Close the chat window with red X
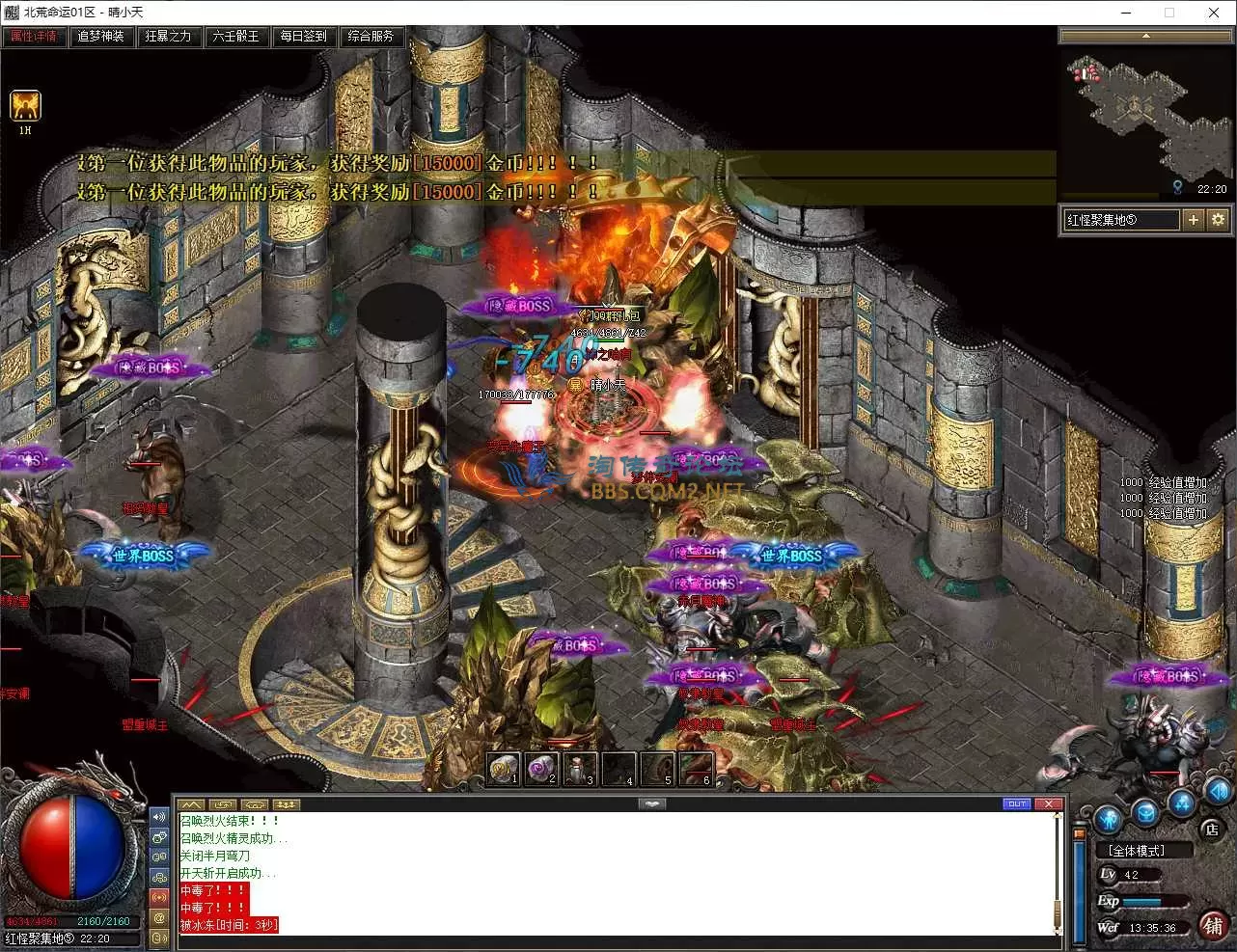1237x952 pixels. click(1049, 803)
